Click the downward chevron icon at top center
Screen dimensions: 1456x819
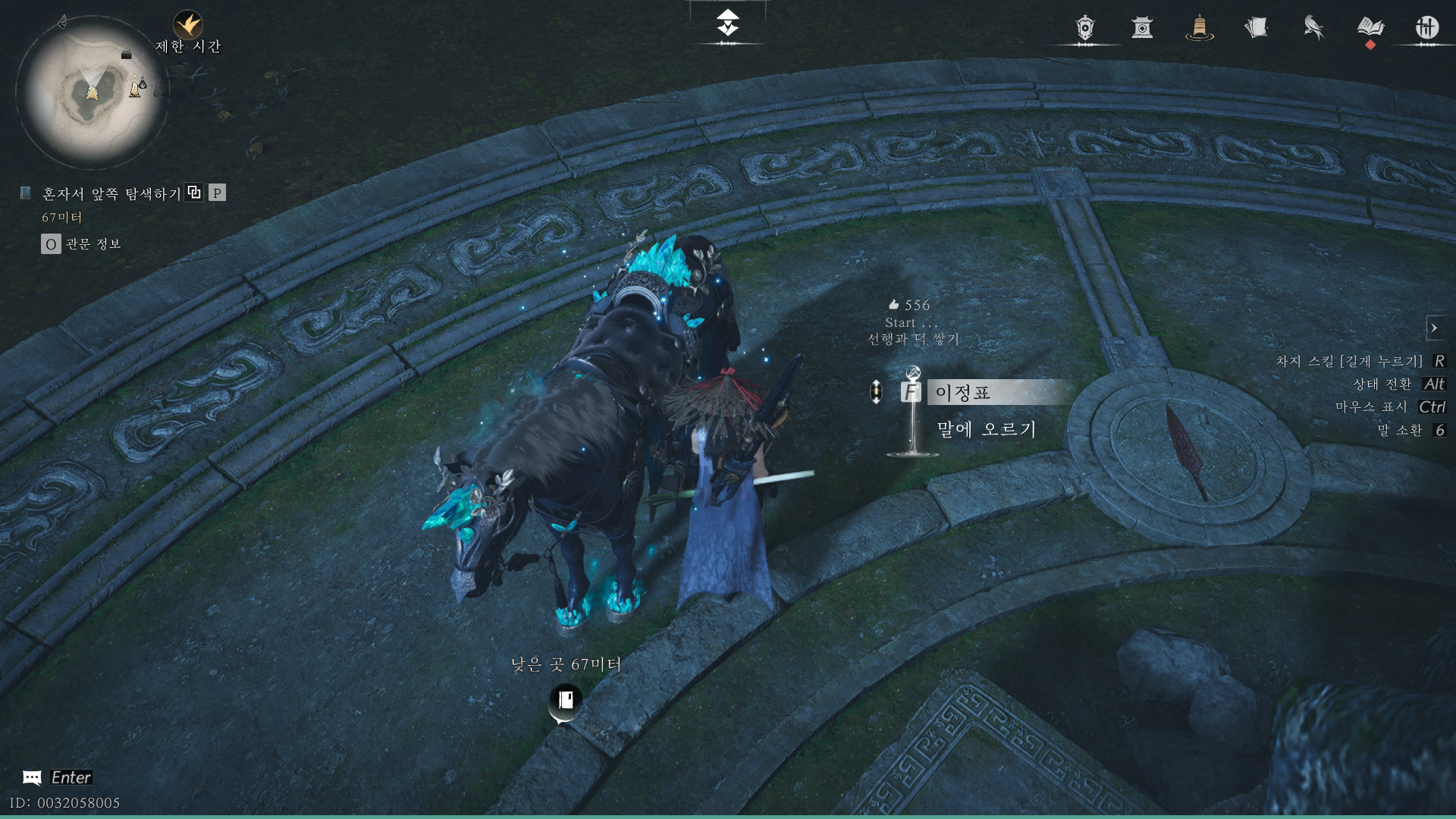coord(728,24)
